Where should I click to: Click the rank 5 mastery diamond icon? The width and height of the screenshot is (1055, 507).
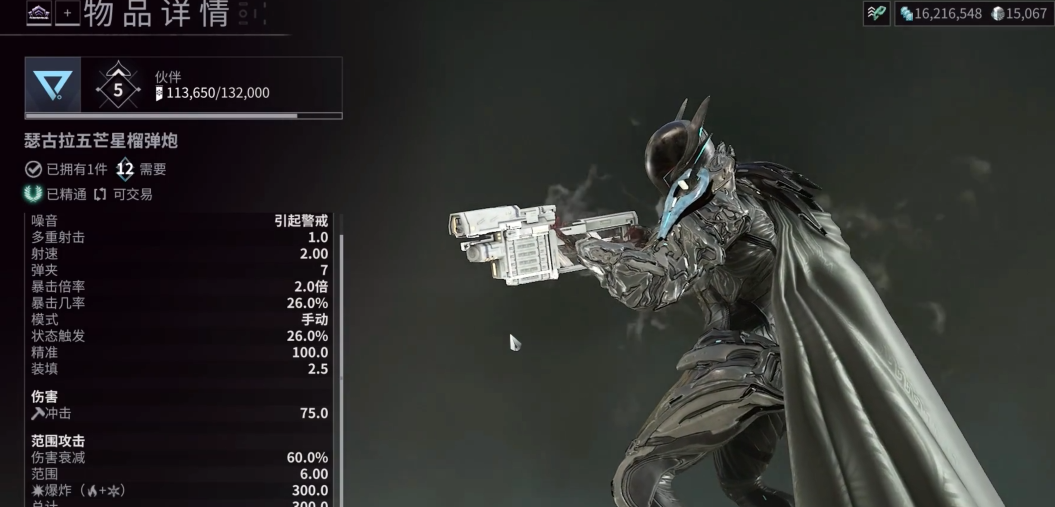pos(118,87)
